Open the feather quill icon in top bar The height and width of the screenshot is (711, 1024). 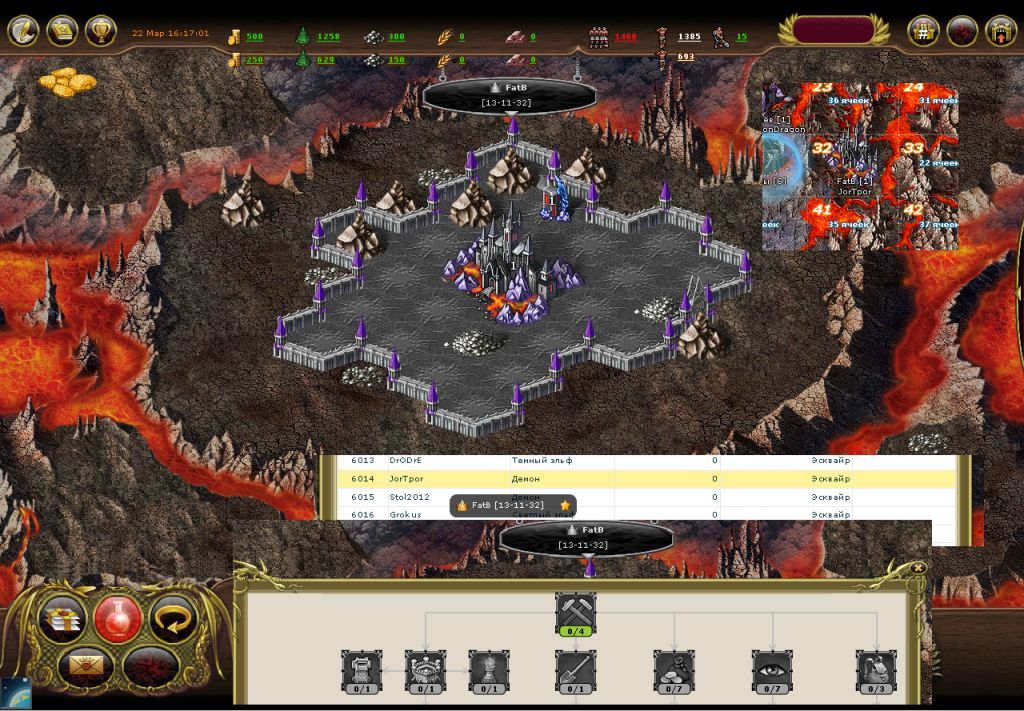coord(23,31)
